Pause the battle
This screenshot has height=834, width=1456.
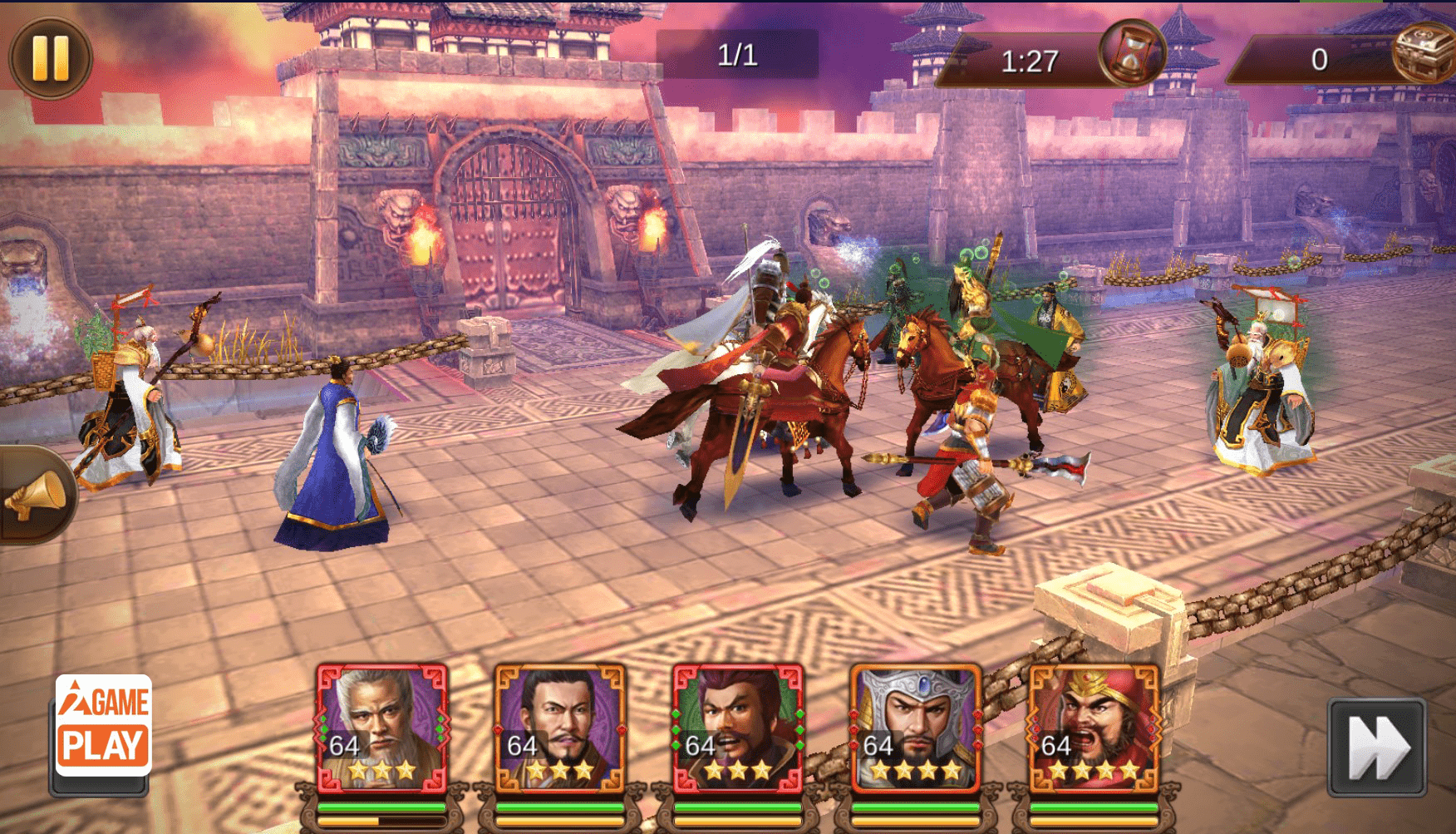pyautogui.click(x=50, y=57)
